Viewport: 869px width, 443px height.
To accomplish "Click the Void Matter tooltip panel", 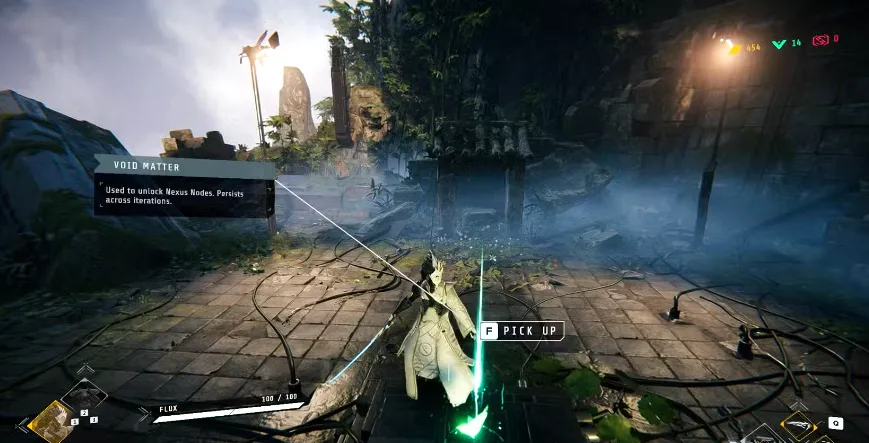I will 184,186.
